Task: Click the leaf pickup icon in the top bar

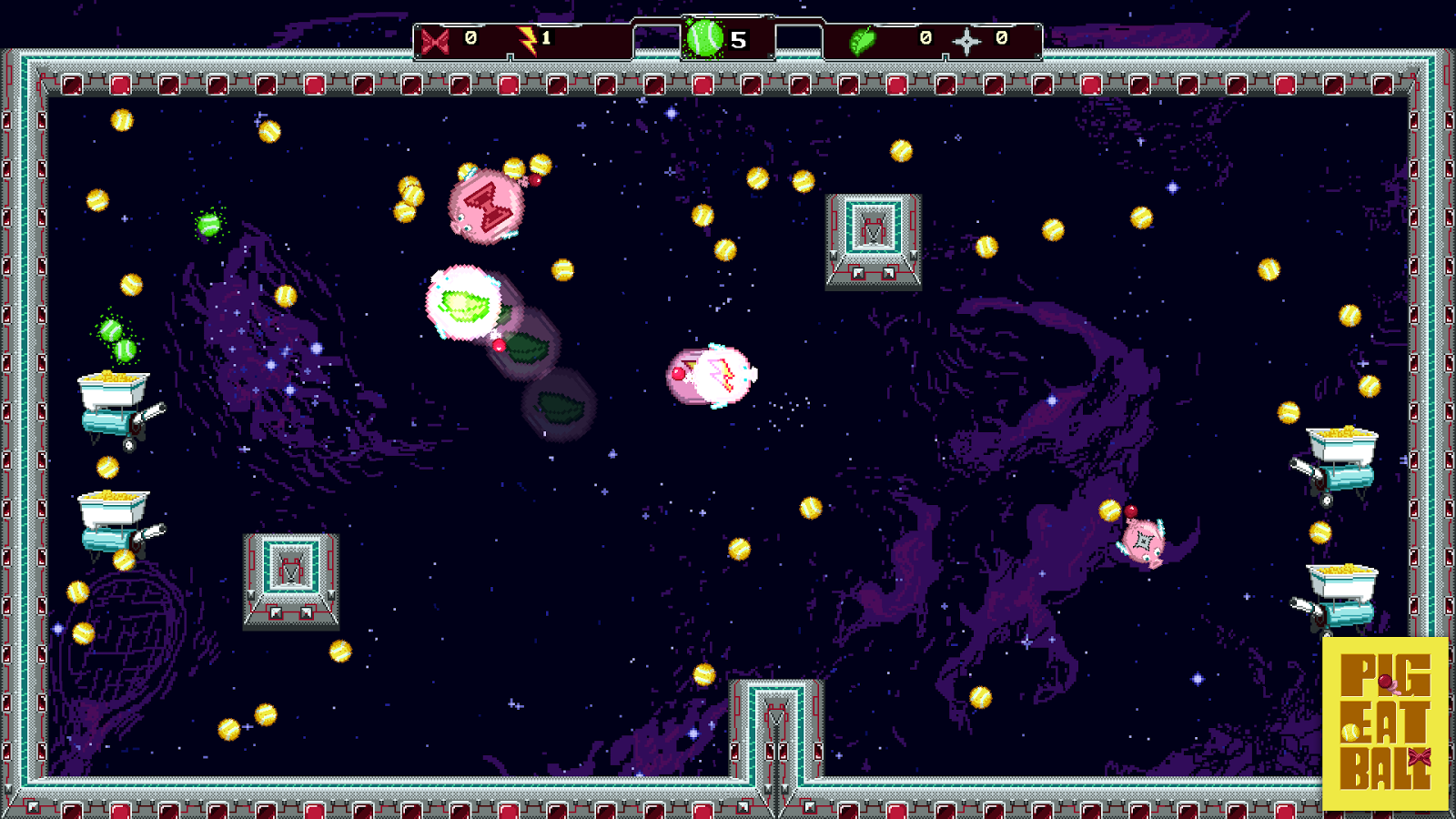Action: (x=863, y=41)
